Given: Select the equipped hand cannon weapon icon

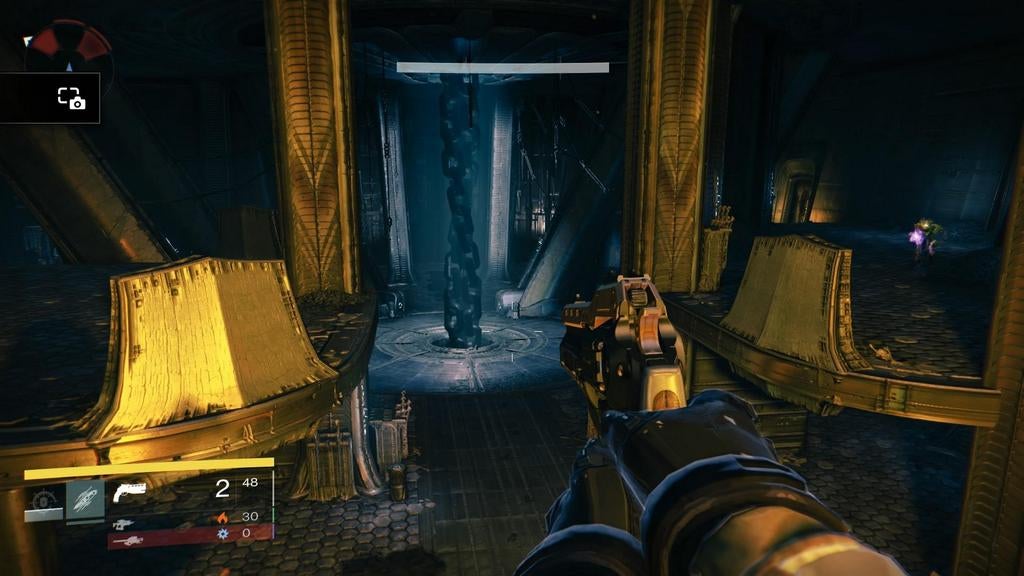Looking at the screenshot, I should click(130, 490).
